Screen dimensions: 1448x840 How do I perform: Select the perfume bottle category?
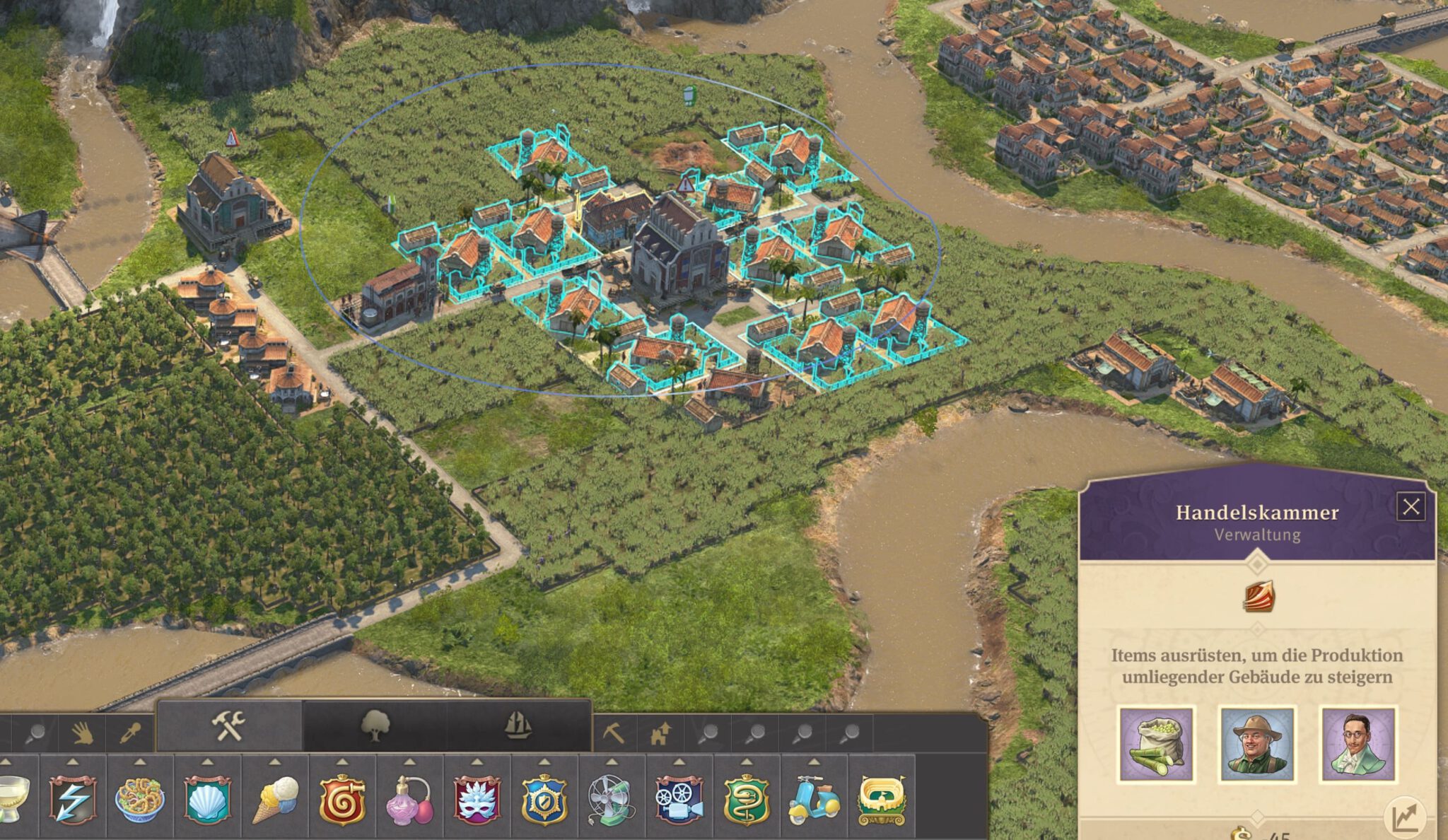[409, 800]
